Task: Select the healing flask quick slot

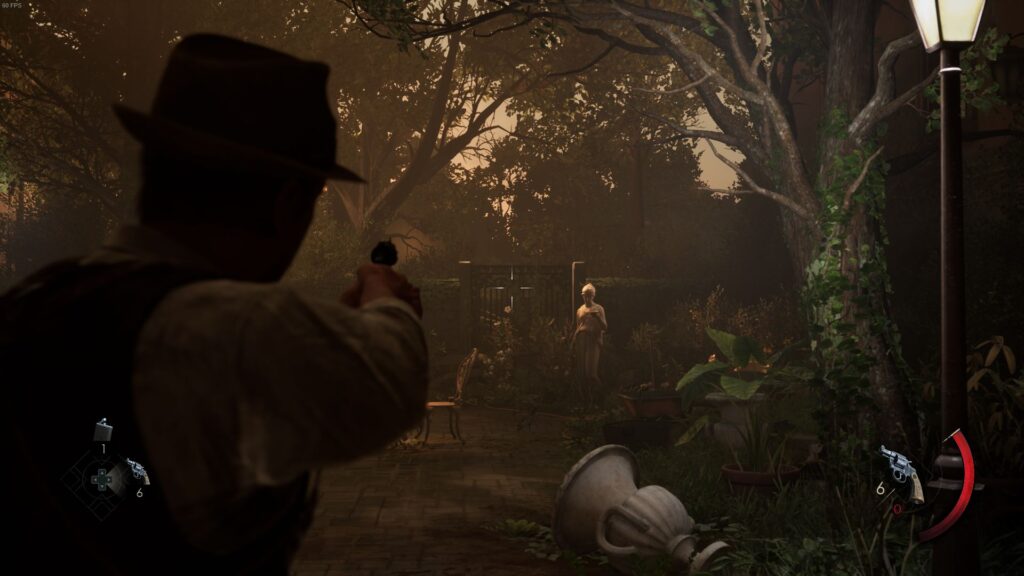Action: click(x=102, y=431)
